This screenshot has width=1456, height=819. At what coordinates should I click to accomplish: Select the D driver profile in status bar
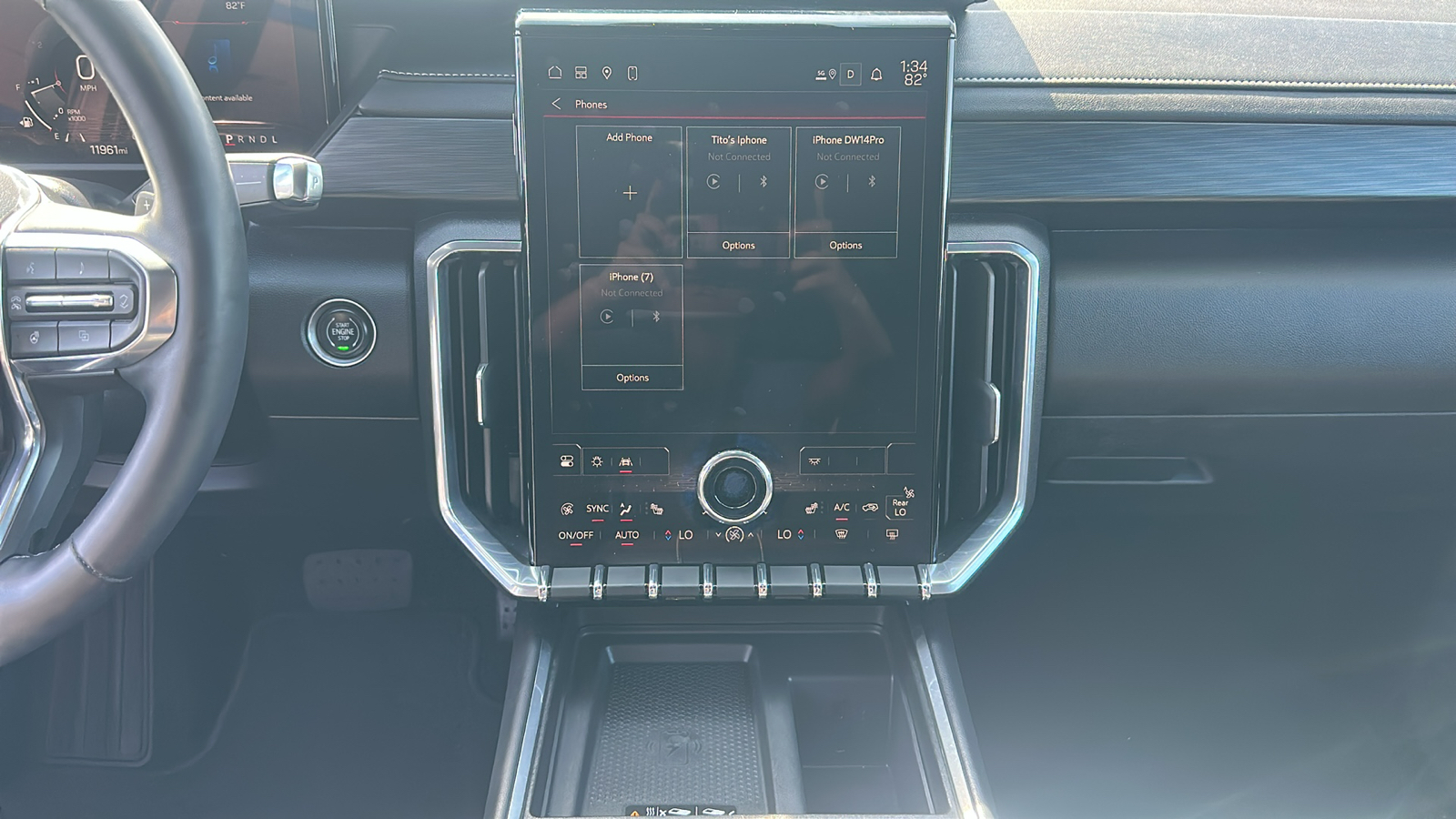(x=850, y=74)
